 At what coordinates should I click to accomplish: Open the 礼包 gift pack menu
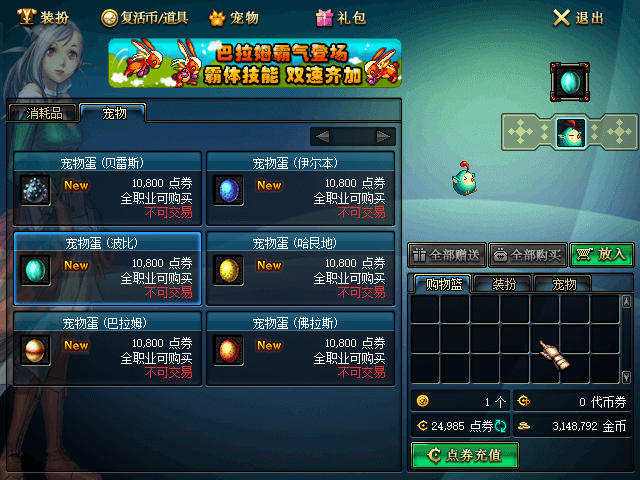pyautogui.click(x=341, y=17)
